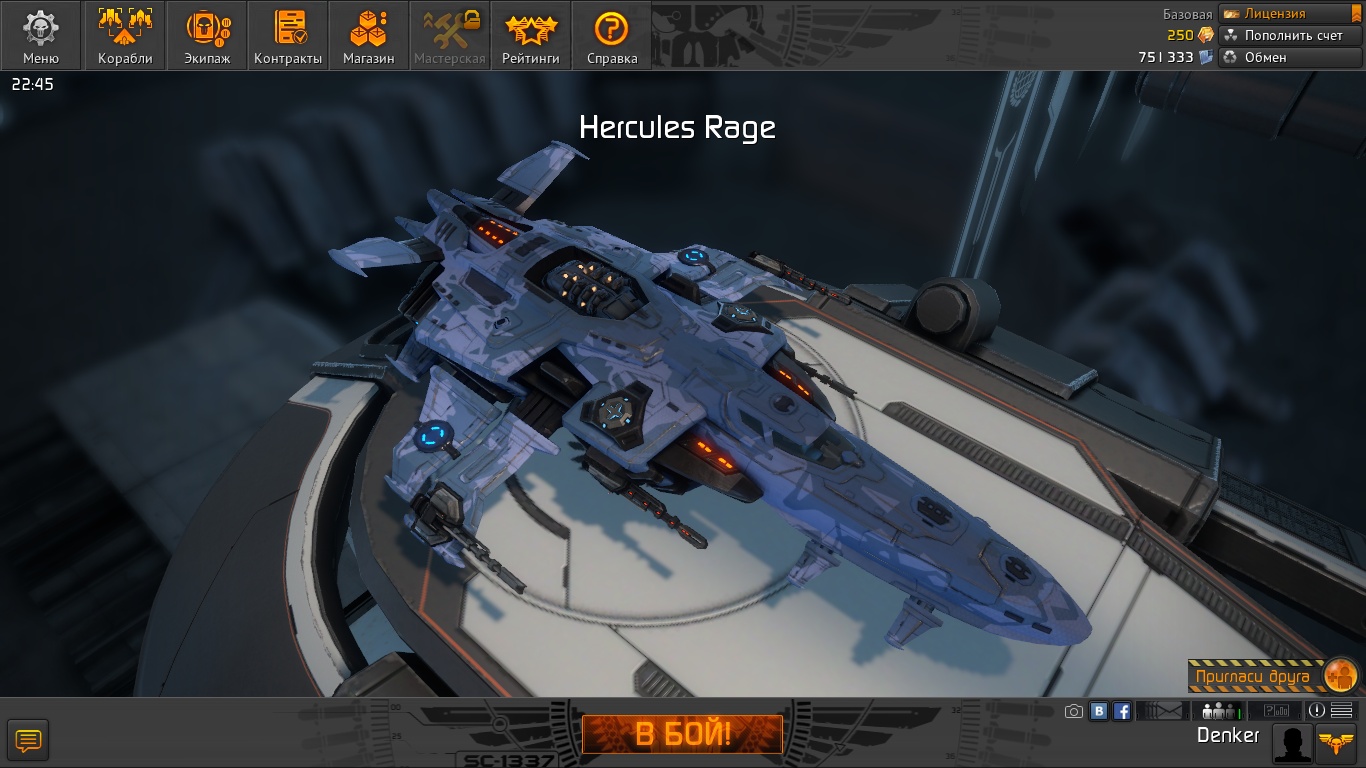
Task: Share via the Facebook button
Action: (x=1122, y=711)
